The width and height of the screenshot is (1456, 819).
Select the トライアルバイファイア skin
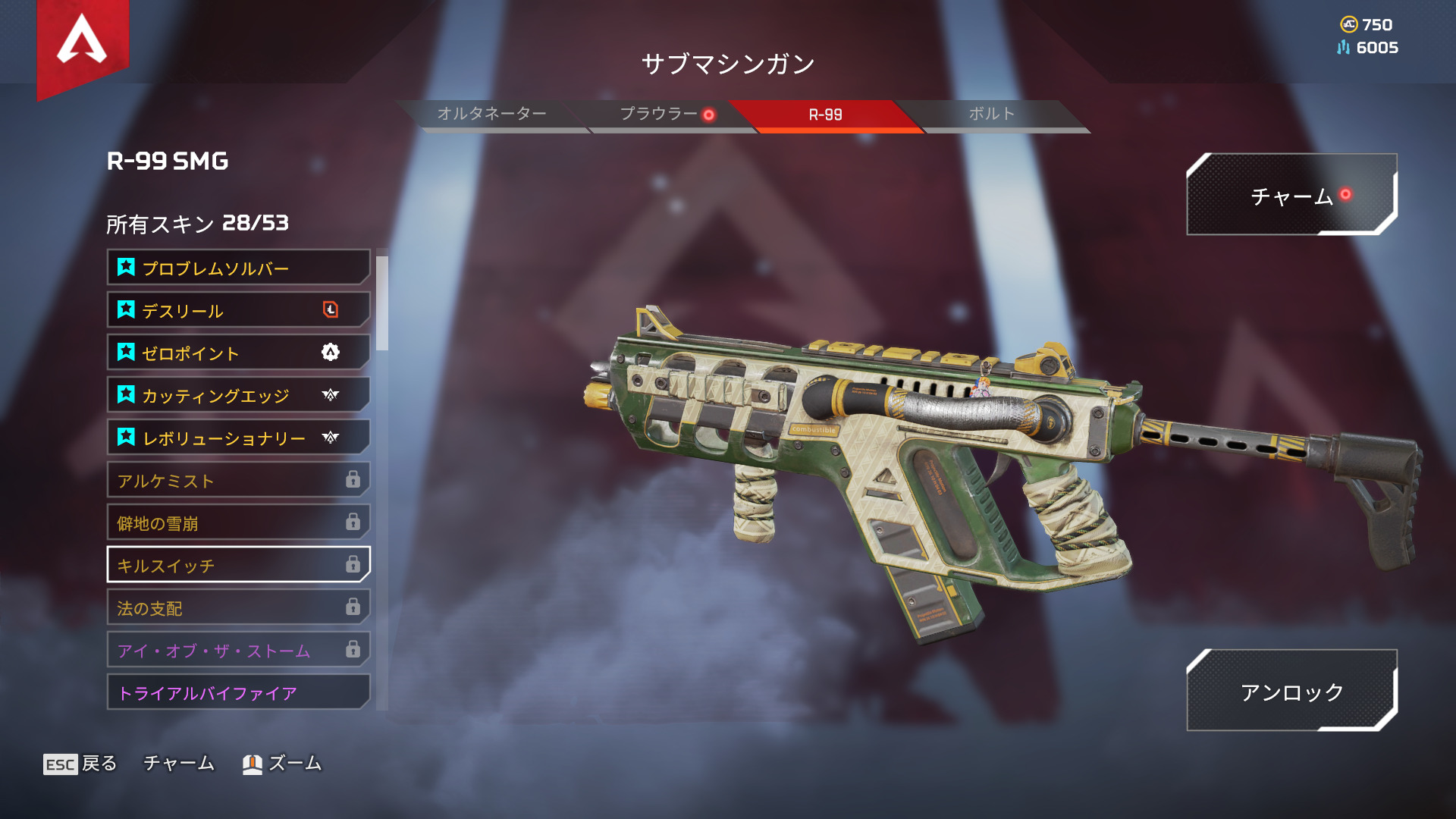[x=238, y=692]
